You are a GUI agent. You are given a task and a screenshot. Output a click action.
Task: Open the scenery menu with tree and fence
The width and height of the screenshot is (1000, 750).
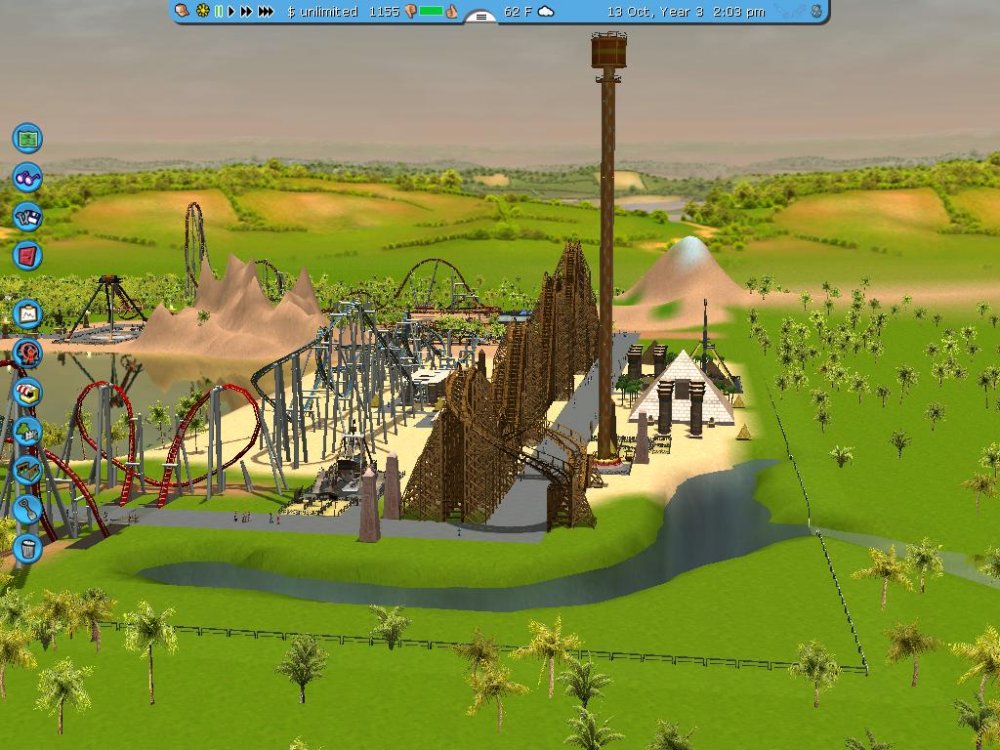[x=27, y=431]
